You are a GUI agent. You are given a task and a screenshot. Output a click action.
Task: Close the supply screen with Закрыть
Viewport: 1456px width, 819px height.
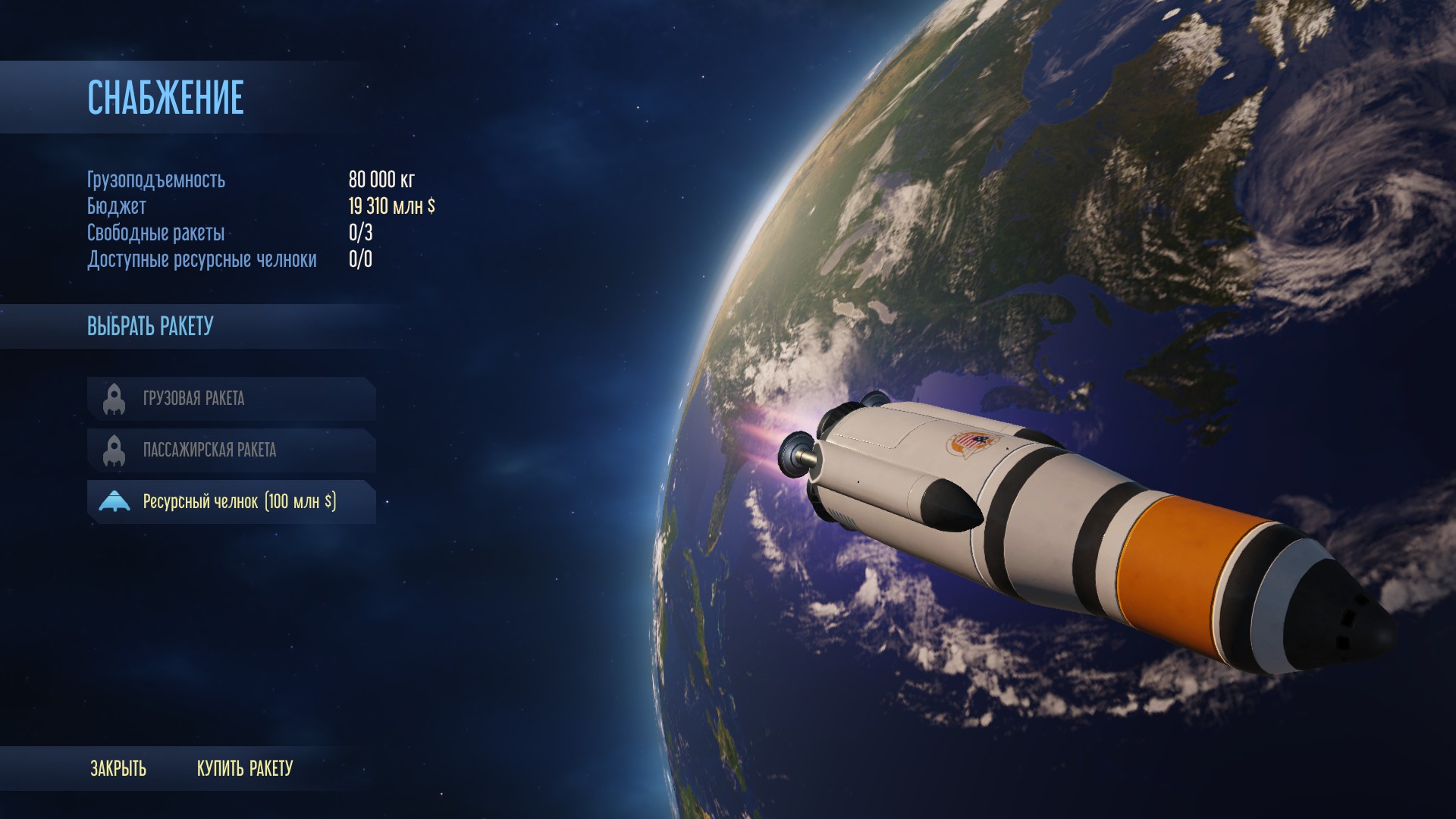[118, 768]
